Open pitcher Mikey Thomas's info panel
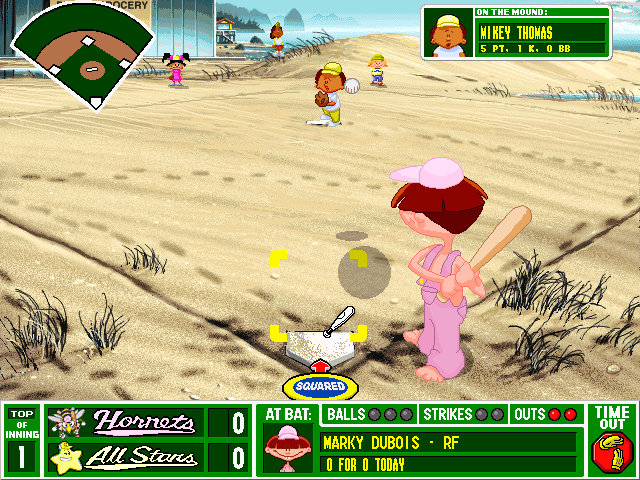The height and width of the screenshot is (480, 640). pos(516,32)
